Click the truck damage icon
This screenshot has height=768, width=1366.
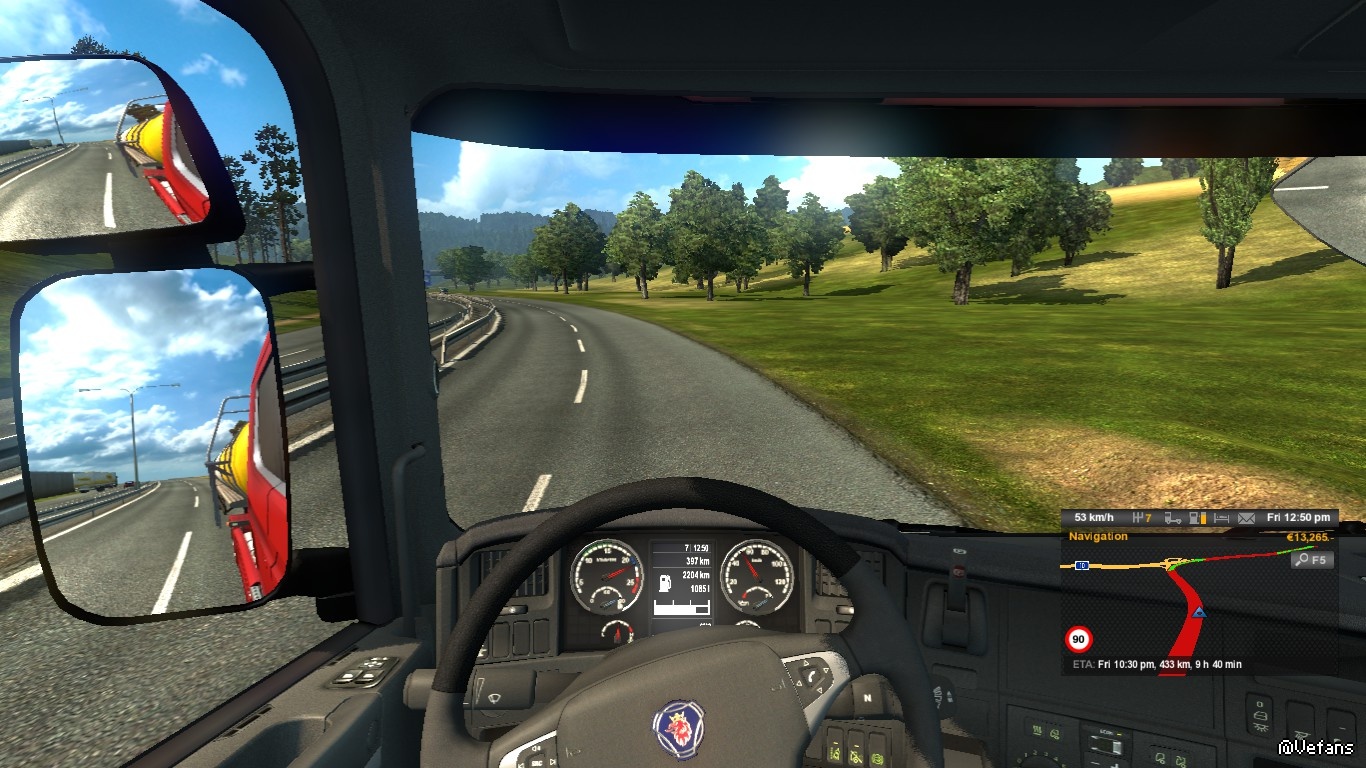(x=1172, y=518)
